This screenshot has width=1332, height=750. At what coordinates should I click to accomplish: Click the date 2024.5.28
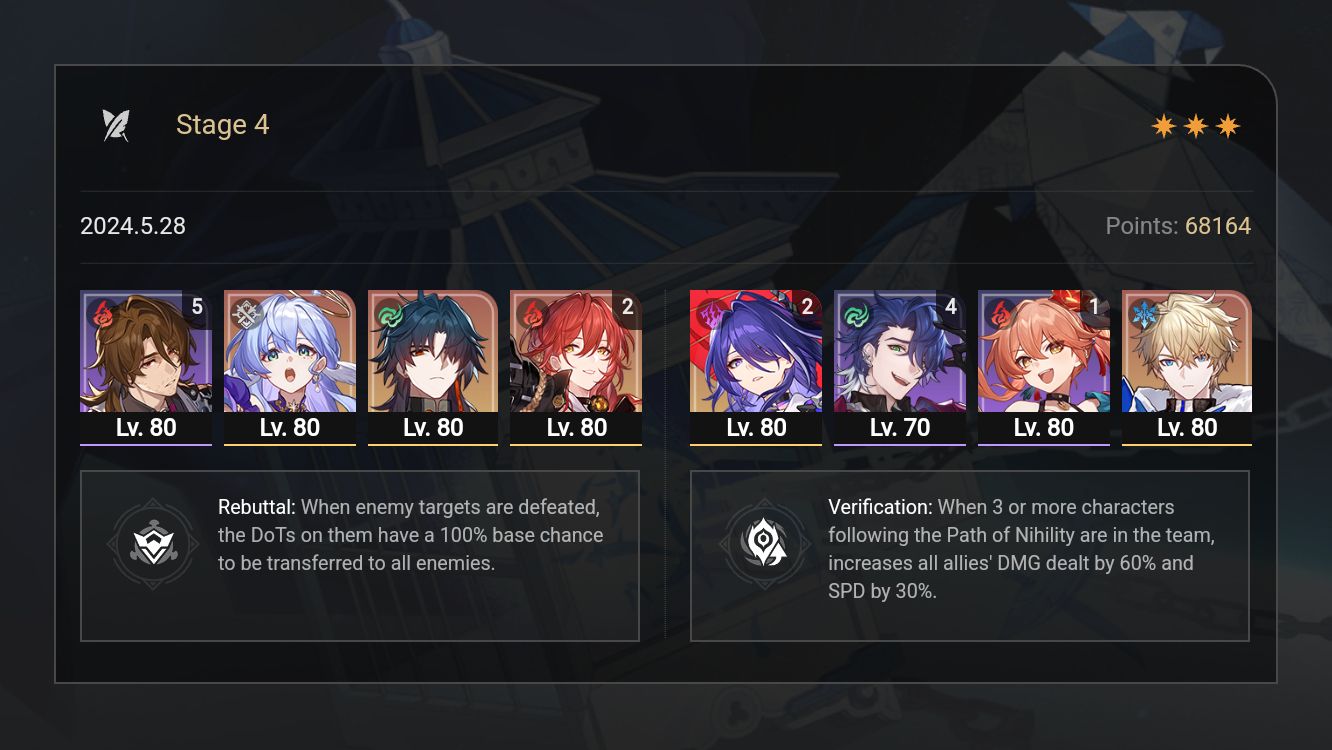coord(132,225)
